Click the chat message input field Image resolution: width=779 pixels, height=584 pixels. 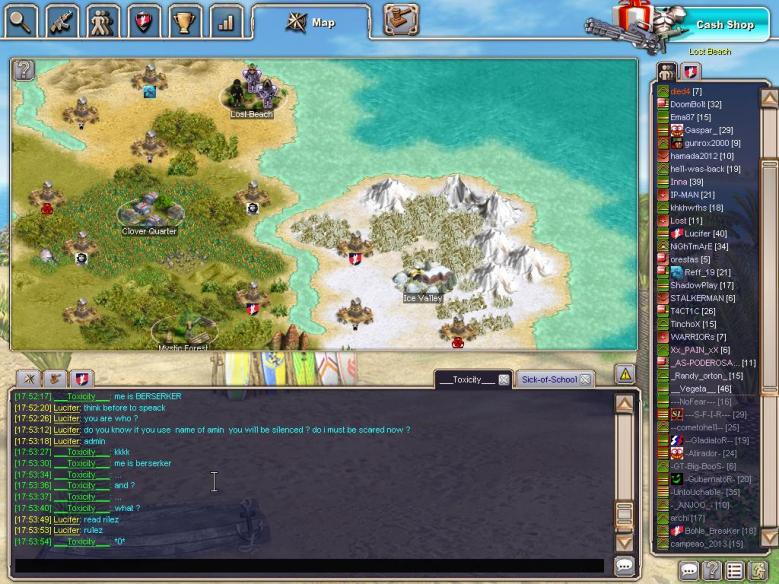tap(308, 566)
